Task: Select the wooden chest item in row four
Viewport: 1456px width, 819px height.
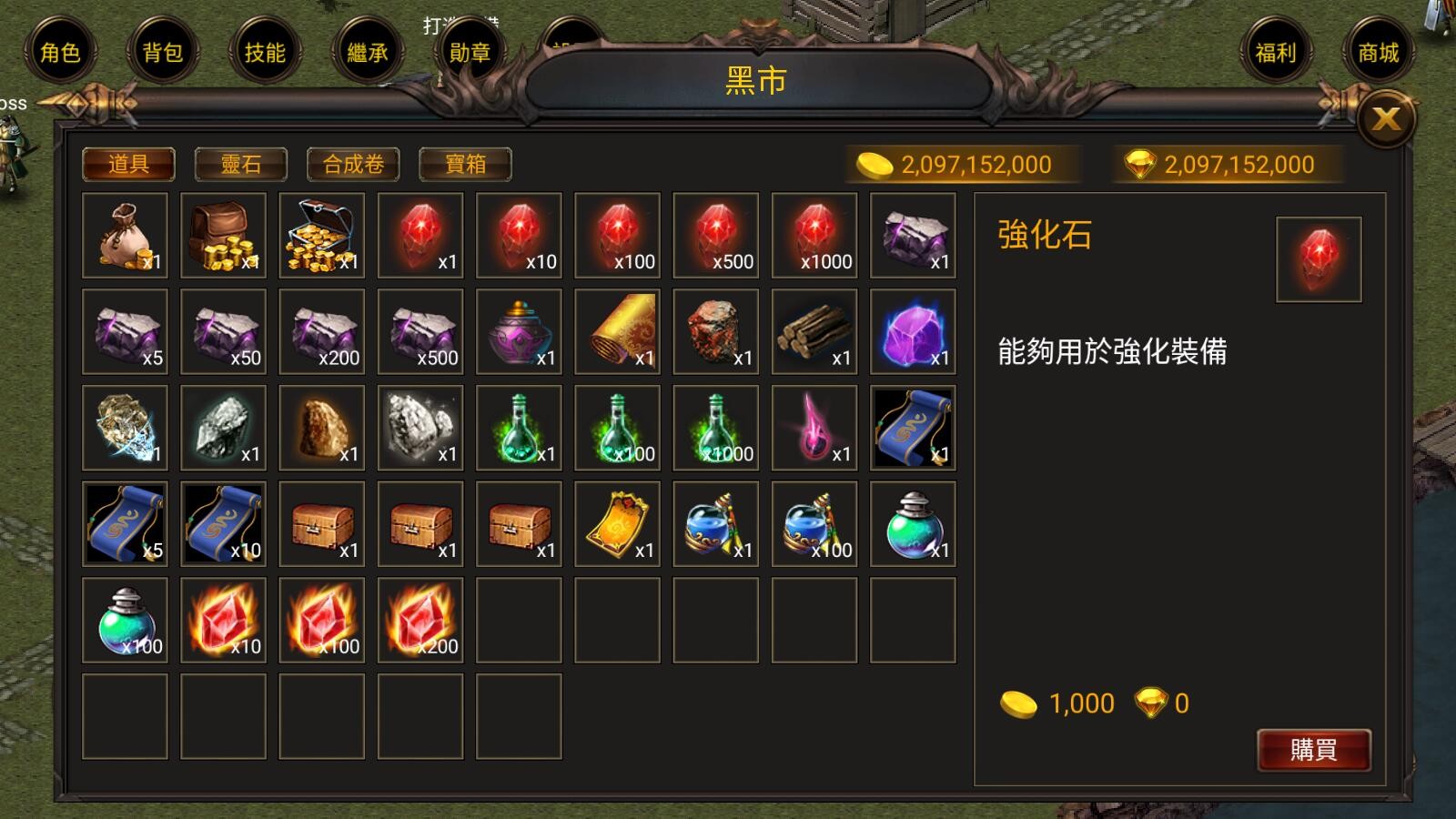Action: pos(321,523)
